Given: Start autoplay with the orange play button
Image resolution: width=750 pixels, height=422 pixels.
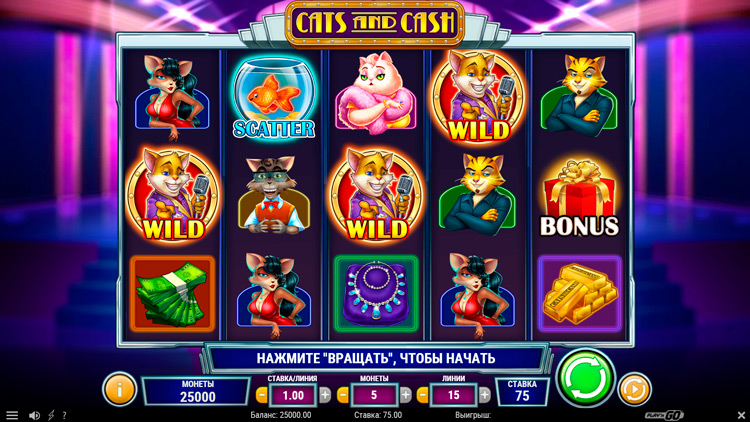Looking at the screenshot, I should coord(634,388).
